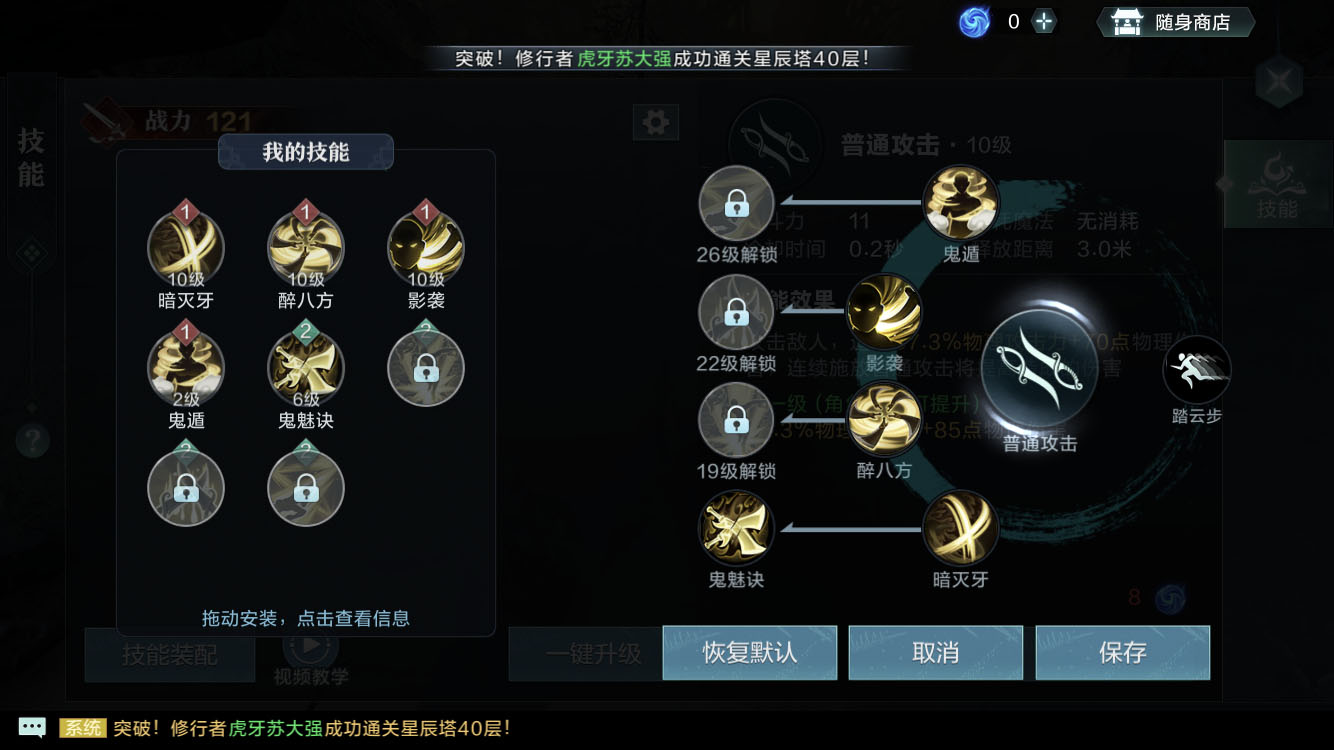Select the 醉八方 skill icon
1334x750 pixels.
(306, 247)
